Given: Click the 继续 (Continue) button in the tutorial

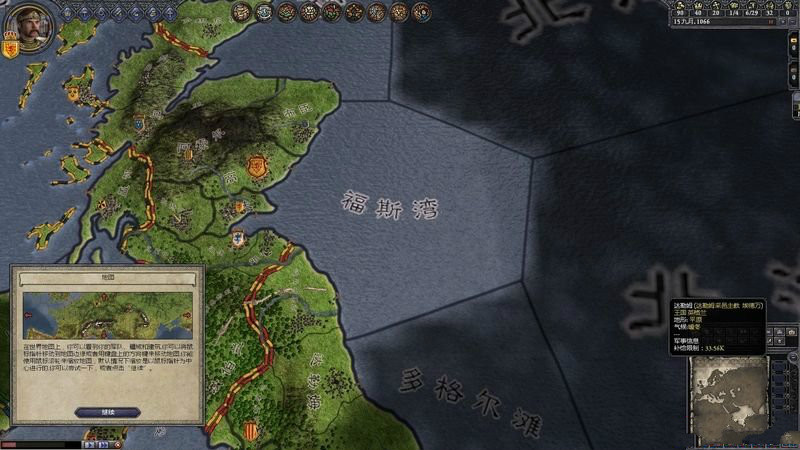Looking at the screenshot, I should 107,412.
